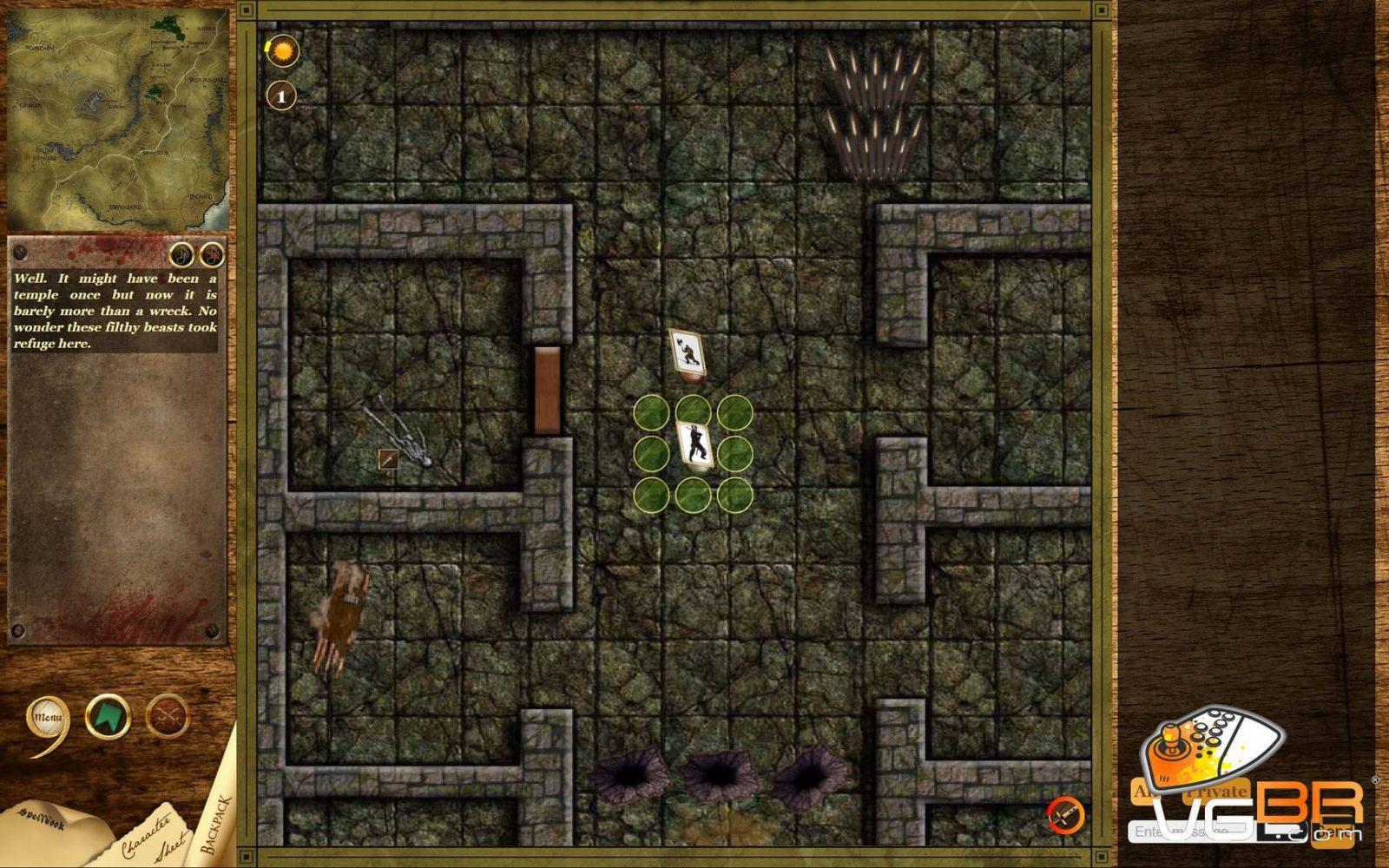
Task: Click the sun icon on the board
Action: [x=282, y=52]
